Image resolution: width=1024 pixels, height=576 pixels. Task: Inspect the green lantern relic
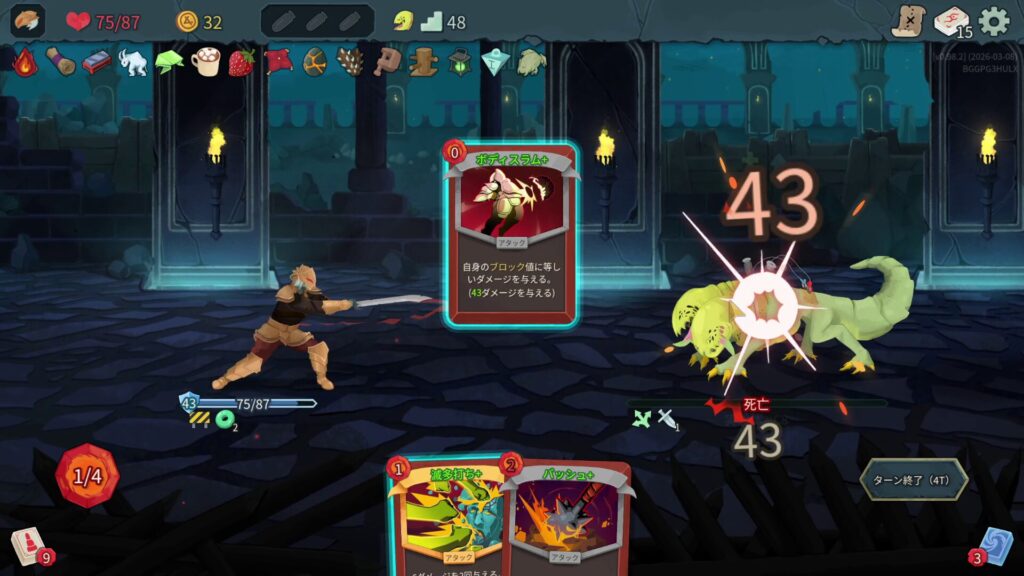click(x=459, y=62)
